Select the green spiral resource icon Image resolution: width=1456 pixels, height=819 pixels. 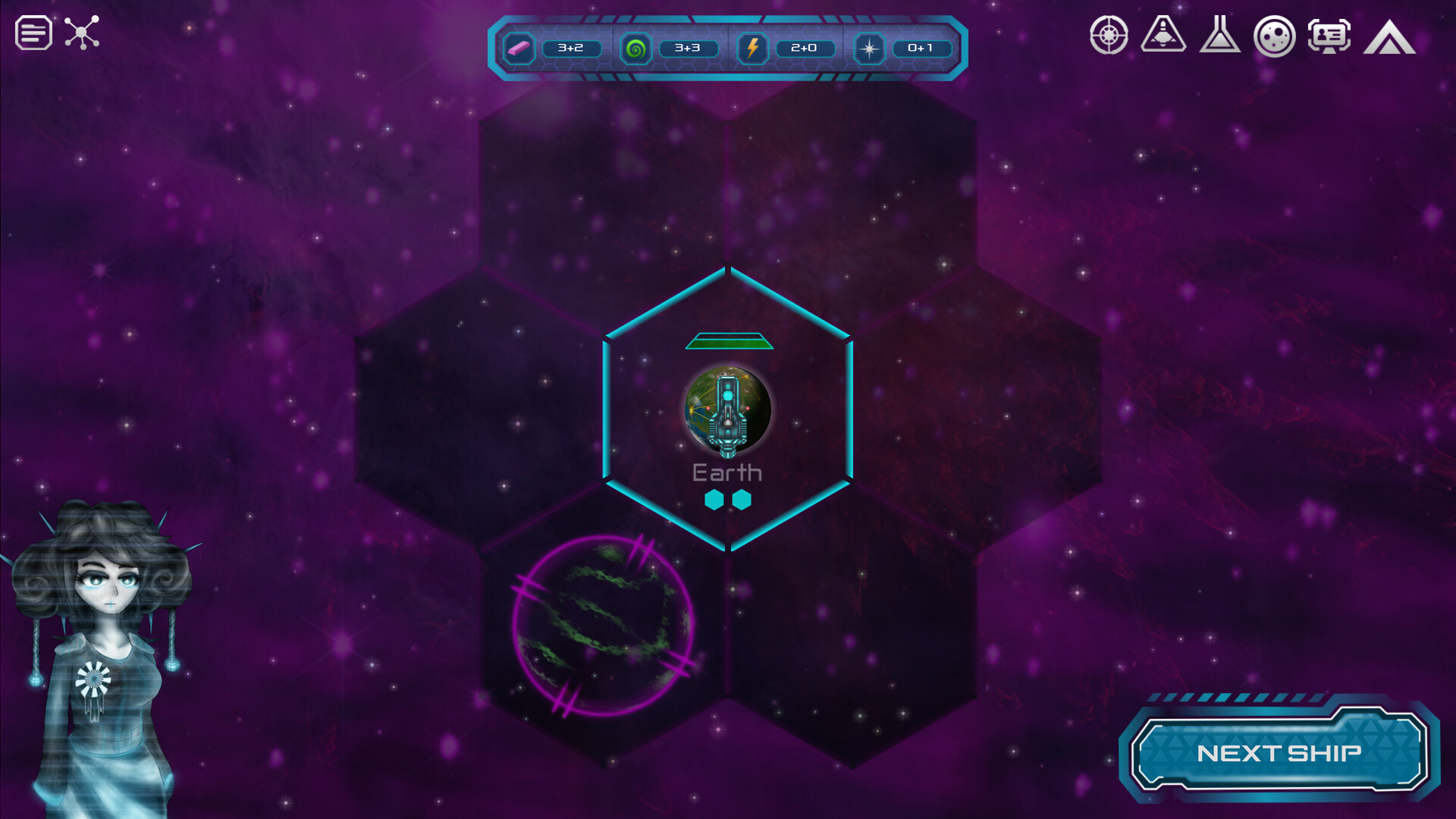635,49
